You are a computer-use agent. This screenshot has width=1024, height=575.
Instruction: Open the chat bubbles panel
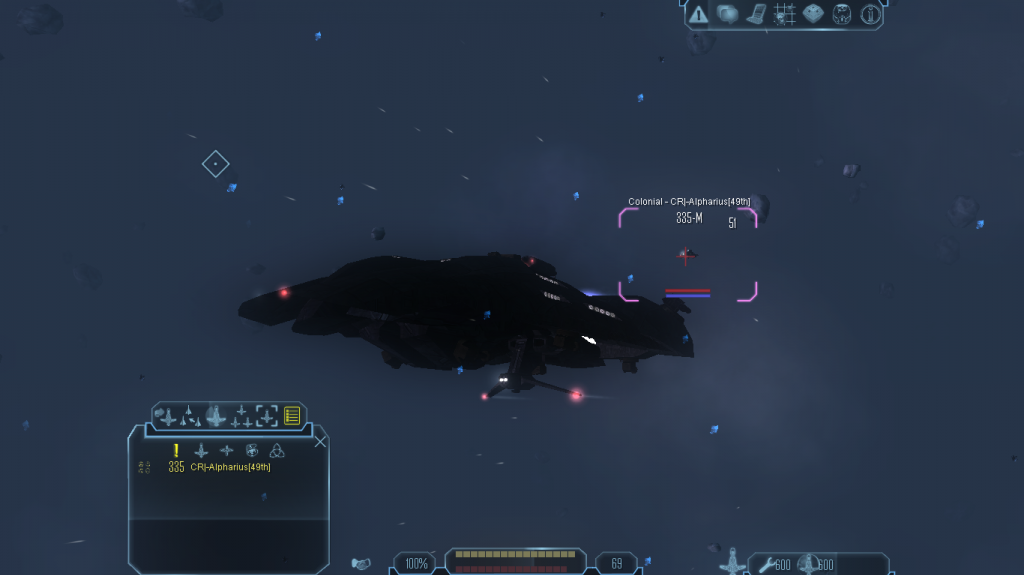pyautogui.click(x=727, y=14)
